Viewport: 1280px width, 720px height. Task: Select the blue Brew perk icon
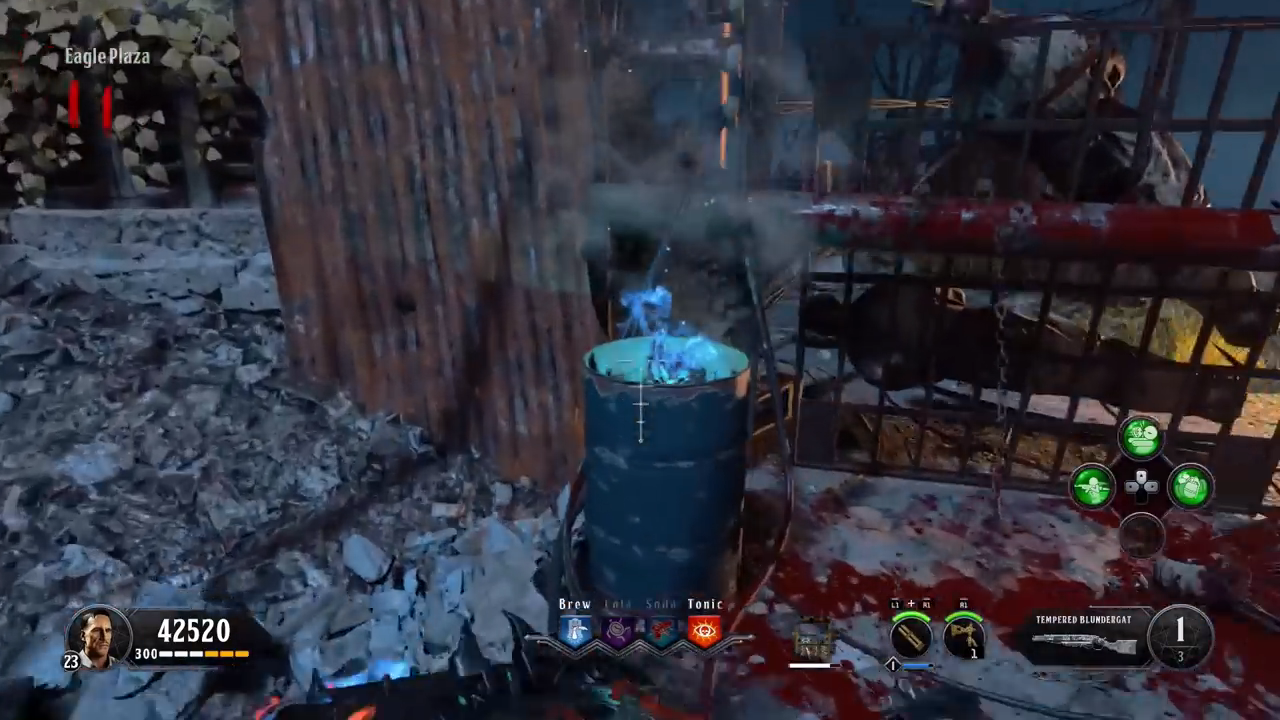575,631
